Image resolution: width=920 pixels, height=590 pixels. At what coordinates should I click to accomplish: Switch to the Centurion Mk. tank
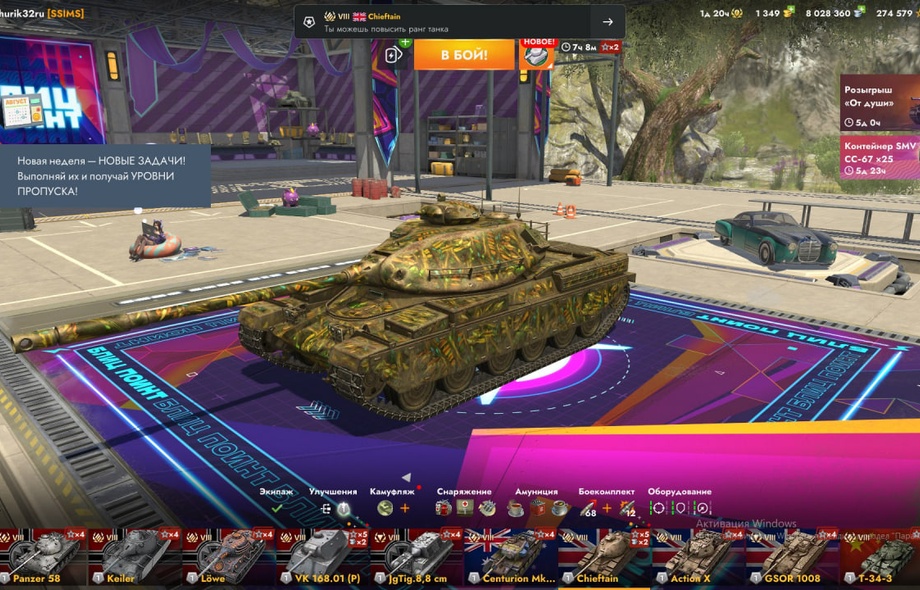[x=510, y=557]
